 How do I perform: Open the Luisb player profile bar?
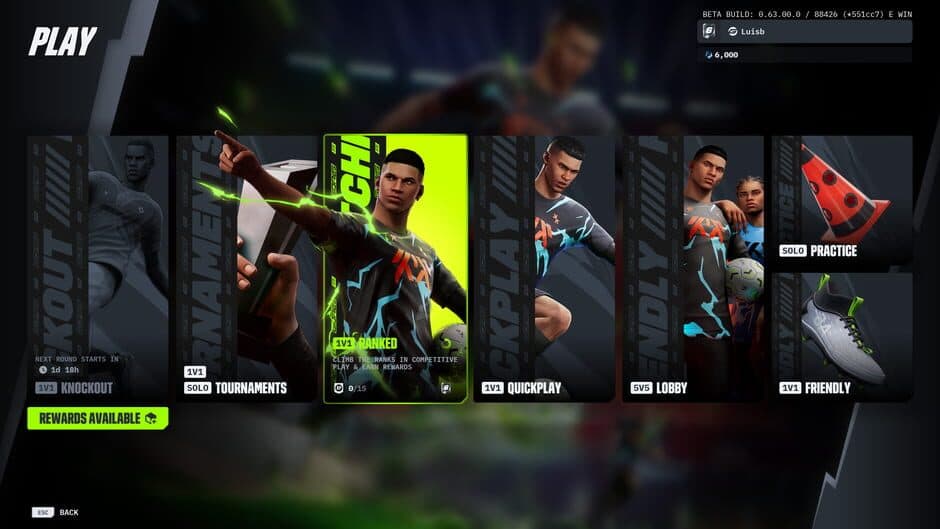coord(805,32)
